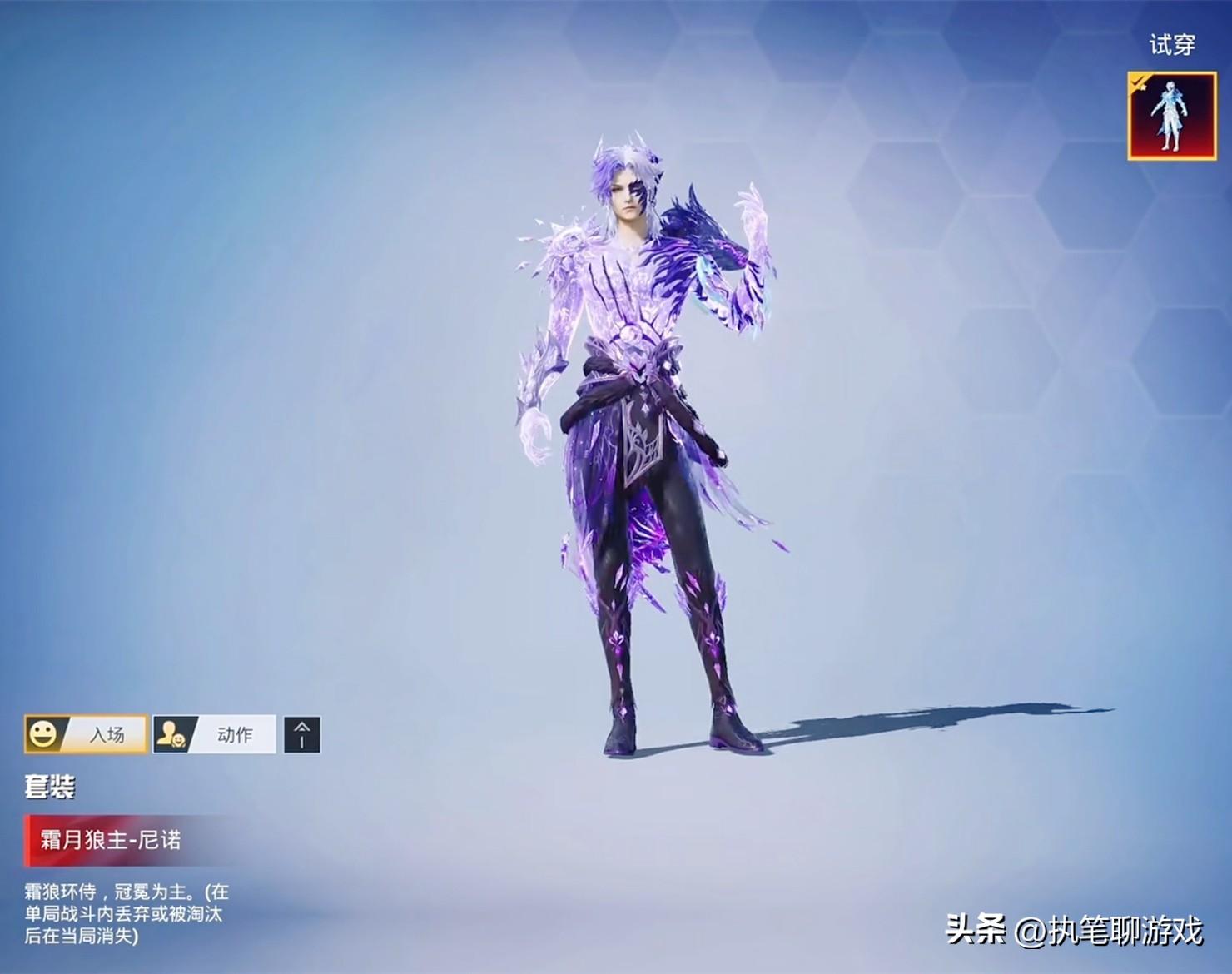This screenshot has width=1232, height=974.
Task: Select the 入场 entrance emote tab
Action: click(x=87, y=734)
